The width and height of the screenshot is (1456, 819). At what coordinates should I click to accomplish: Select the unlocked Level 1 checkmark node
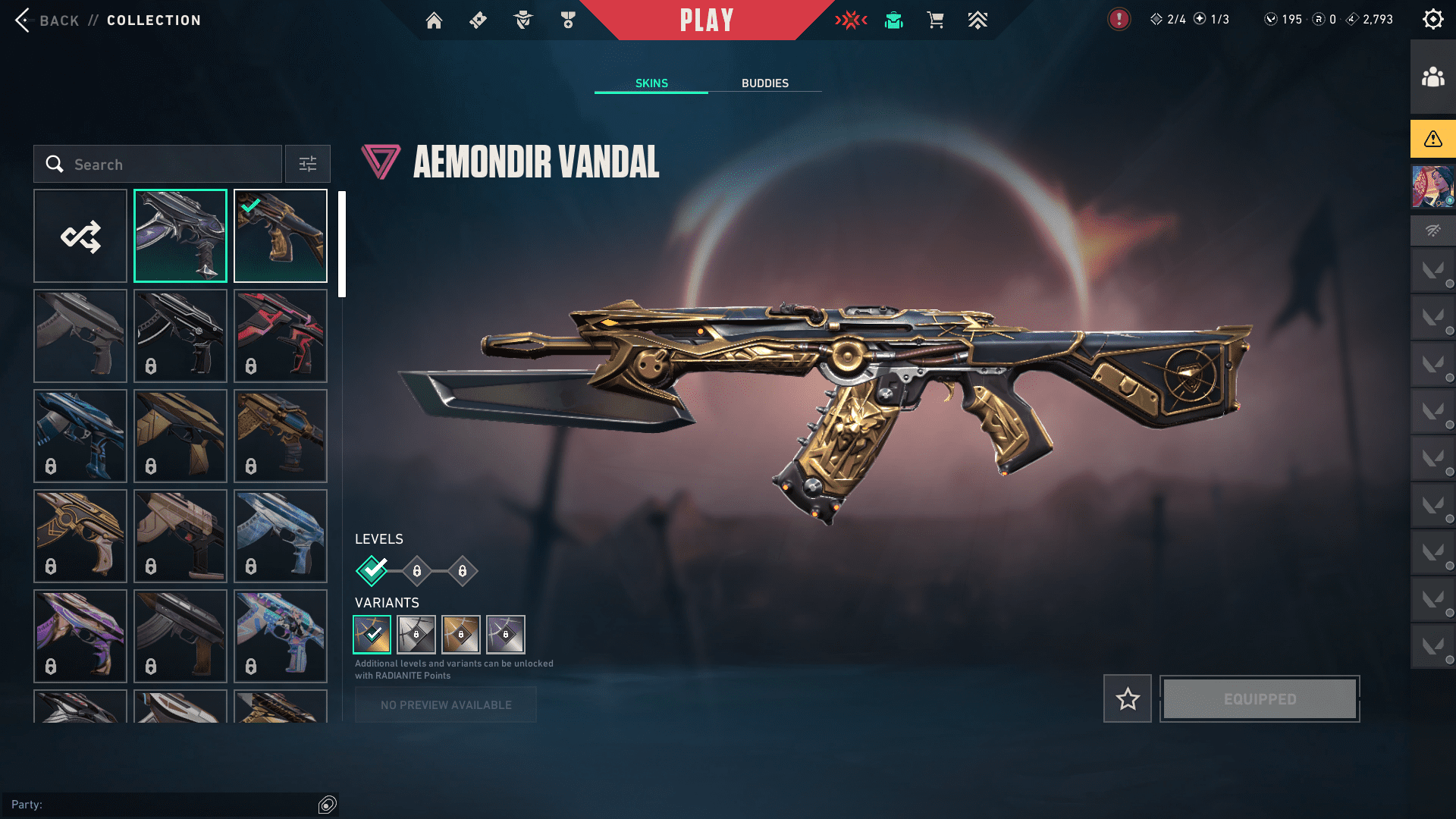pos(371,570)
